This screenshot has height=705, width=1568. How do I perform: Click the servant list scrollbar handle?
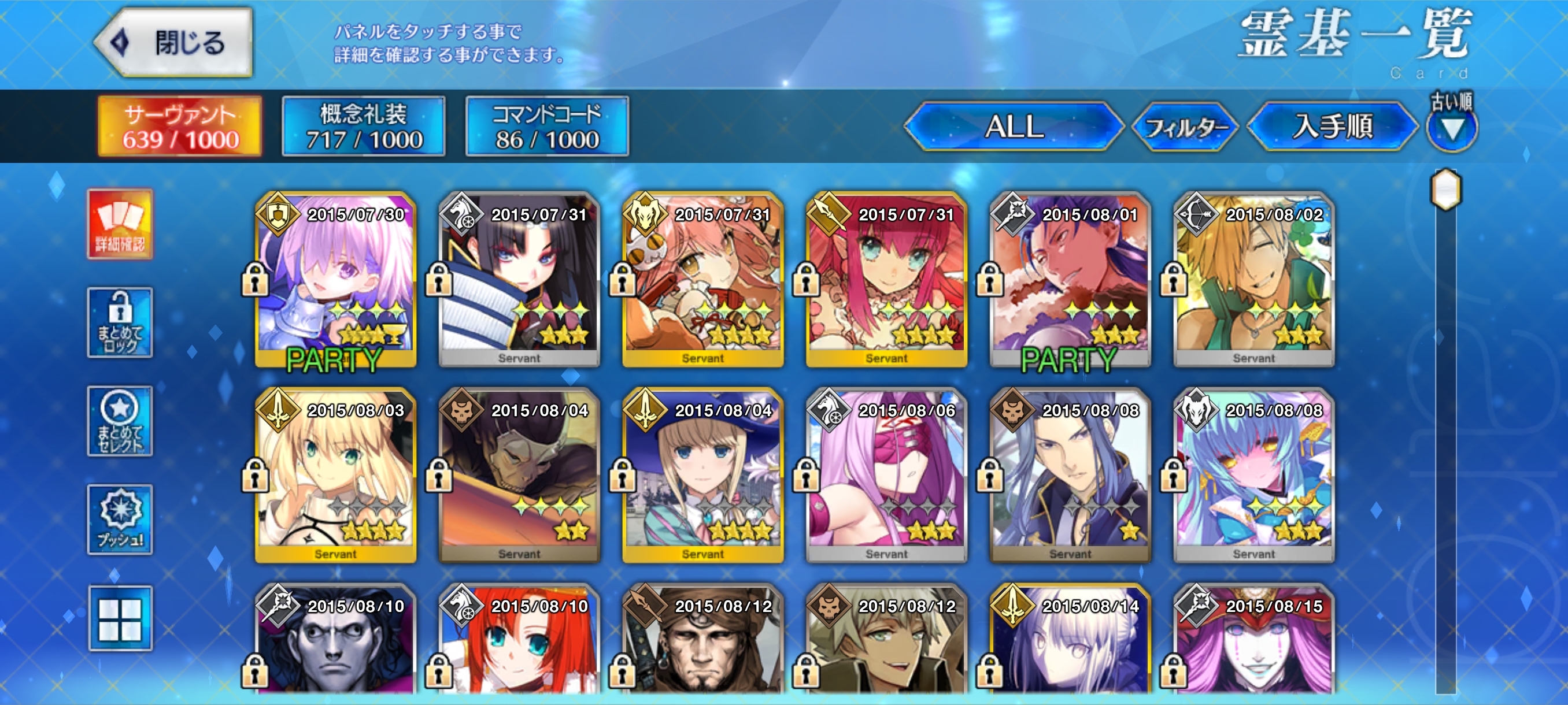[1445, 190]
